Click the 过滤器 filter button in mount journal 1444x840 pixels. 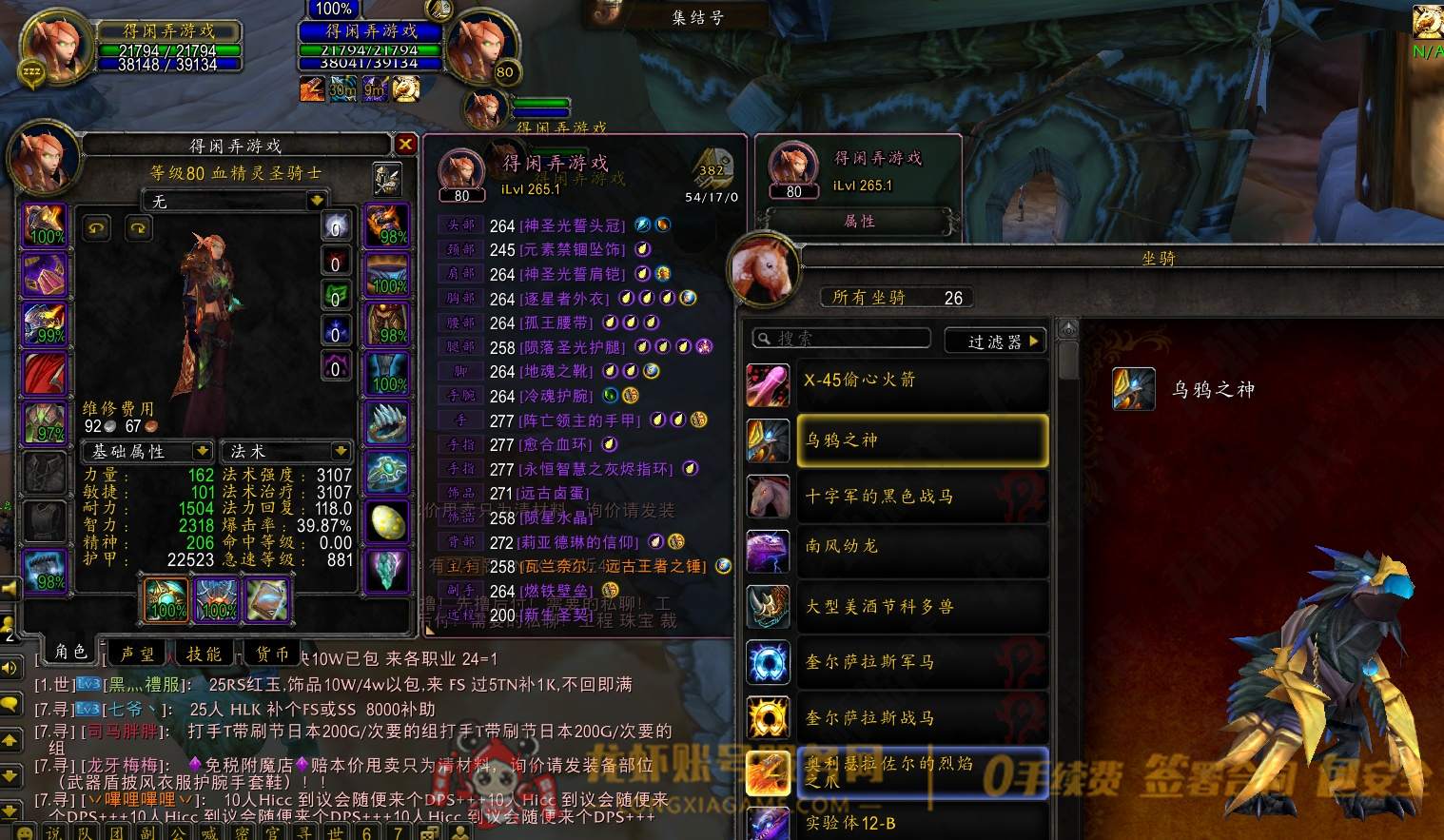point(995,340)
